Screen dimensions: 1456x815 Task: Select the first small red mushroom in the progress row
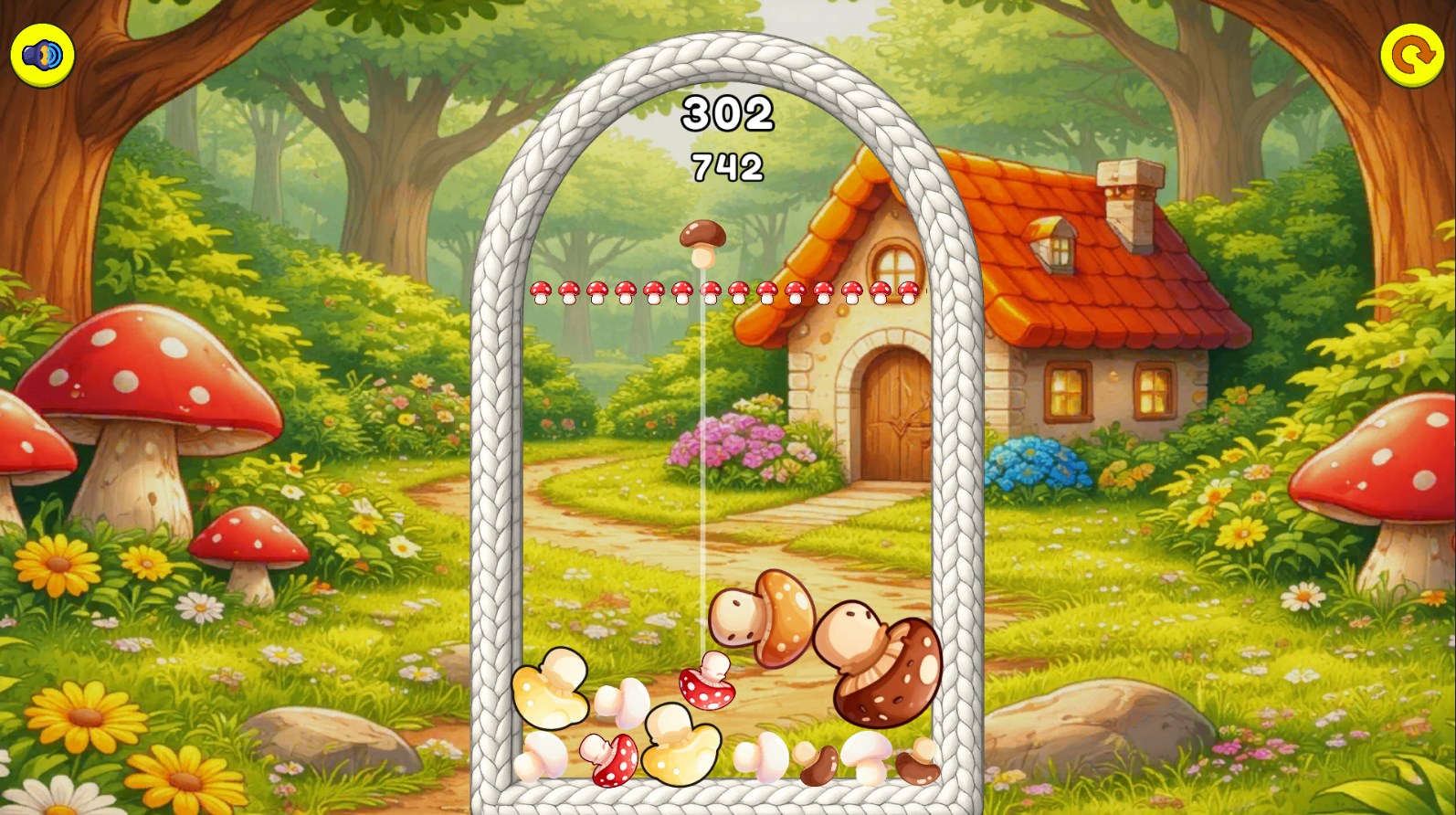pos(543,291)
